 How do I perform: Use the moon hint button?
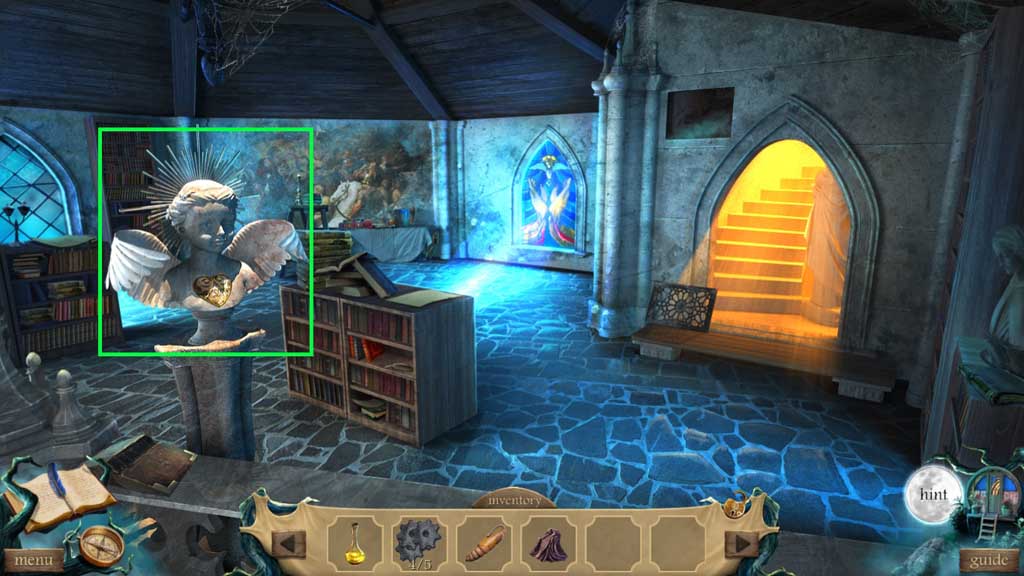tap(933, 495)
